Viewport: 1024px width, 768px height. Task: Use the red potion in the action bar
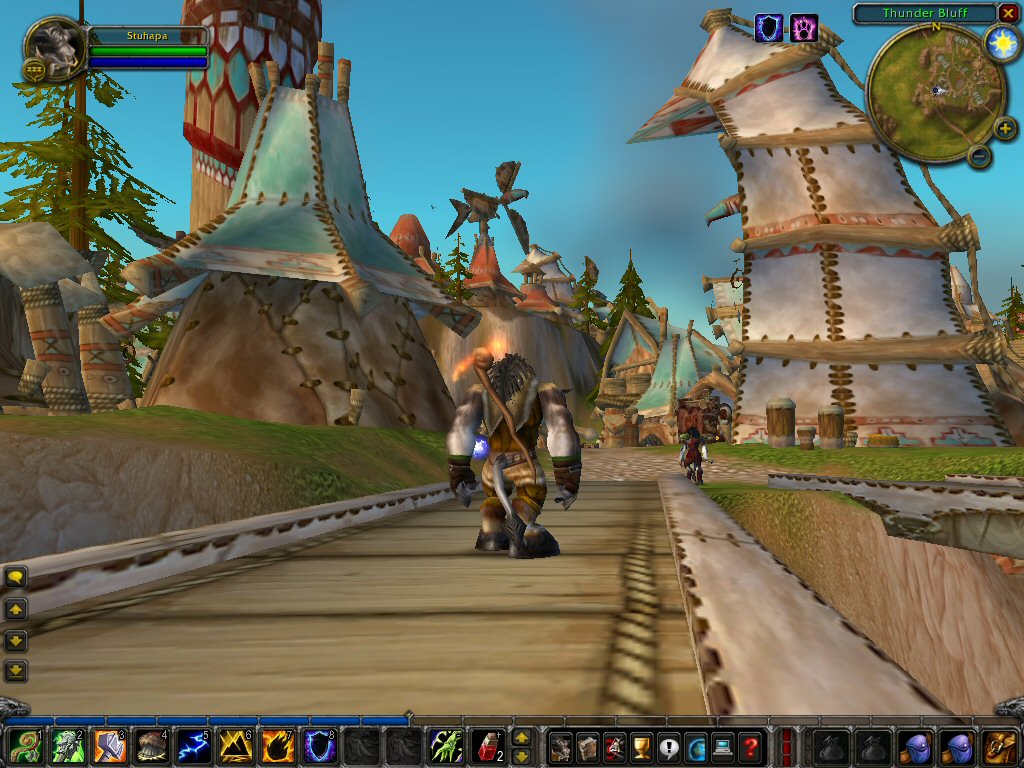(x=488, y=747)
